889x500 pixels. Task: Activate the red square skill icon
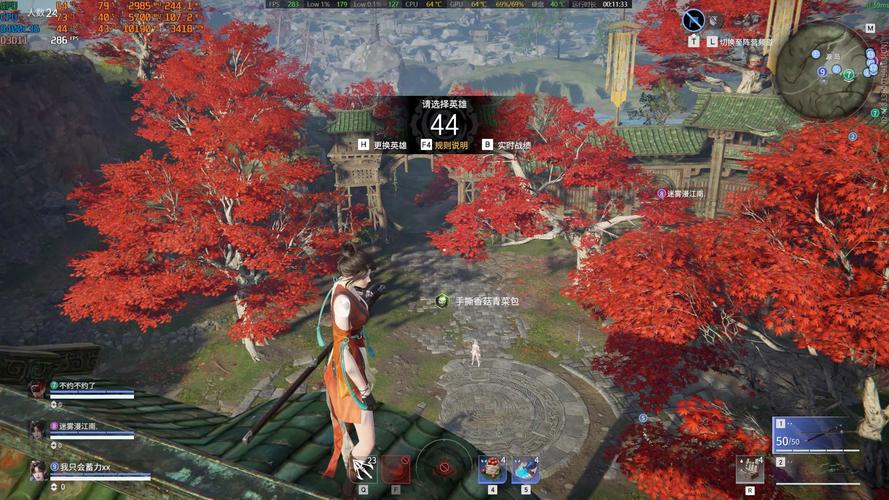(x=396, y=469)
